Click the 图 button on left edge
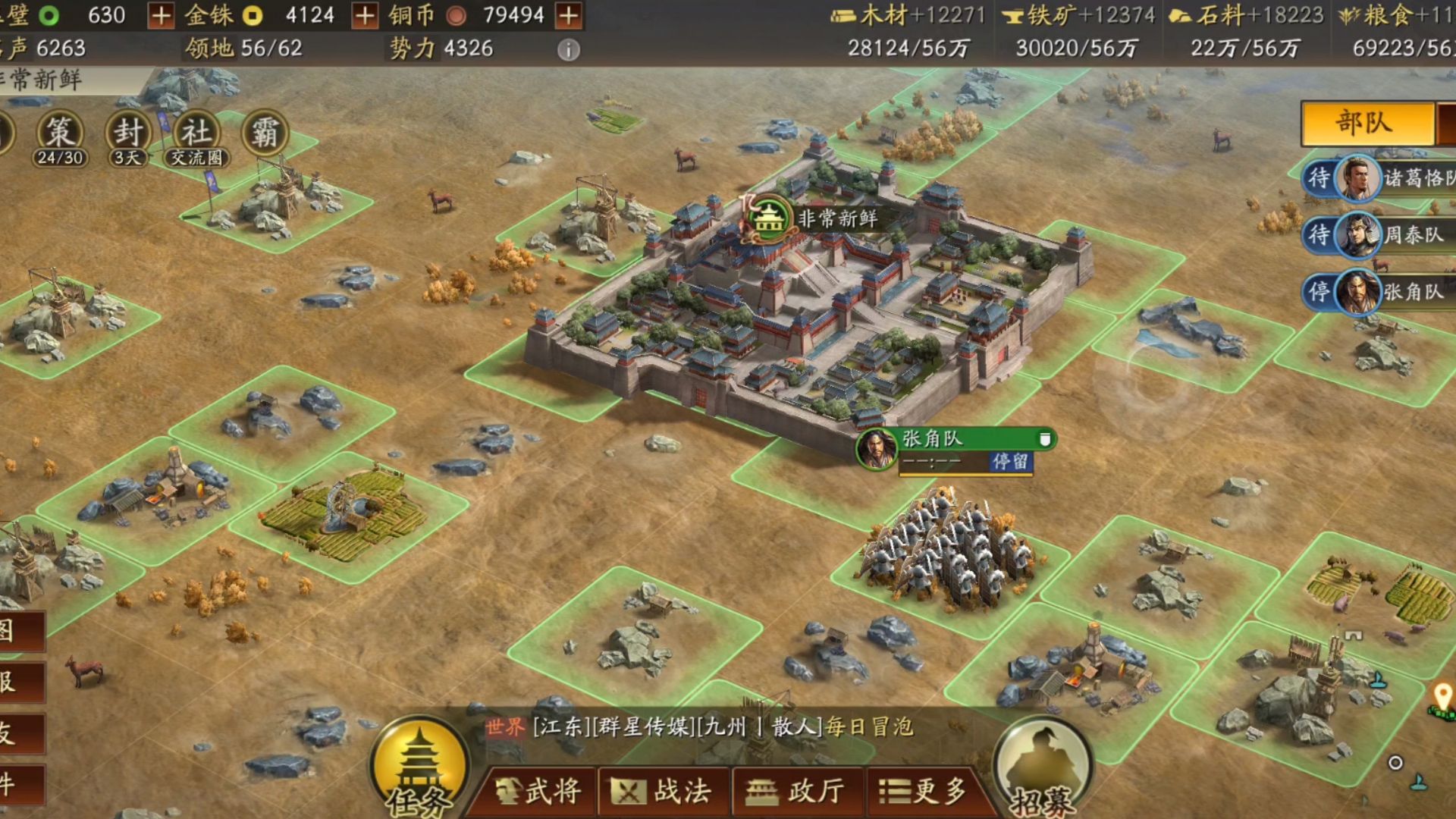Viewport: 1456px width, 819px height. pos(23,629)
